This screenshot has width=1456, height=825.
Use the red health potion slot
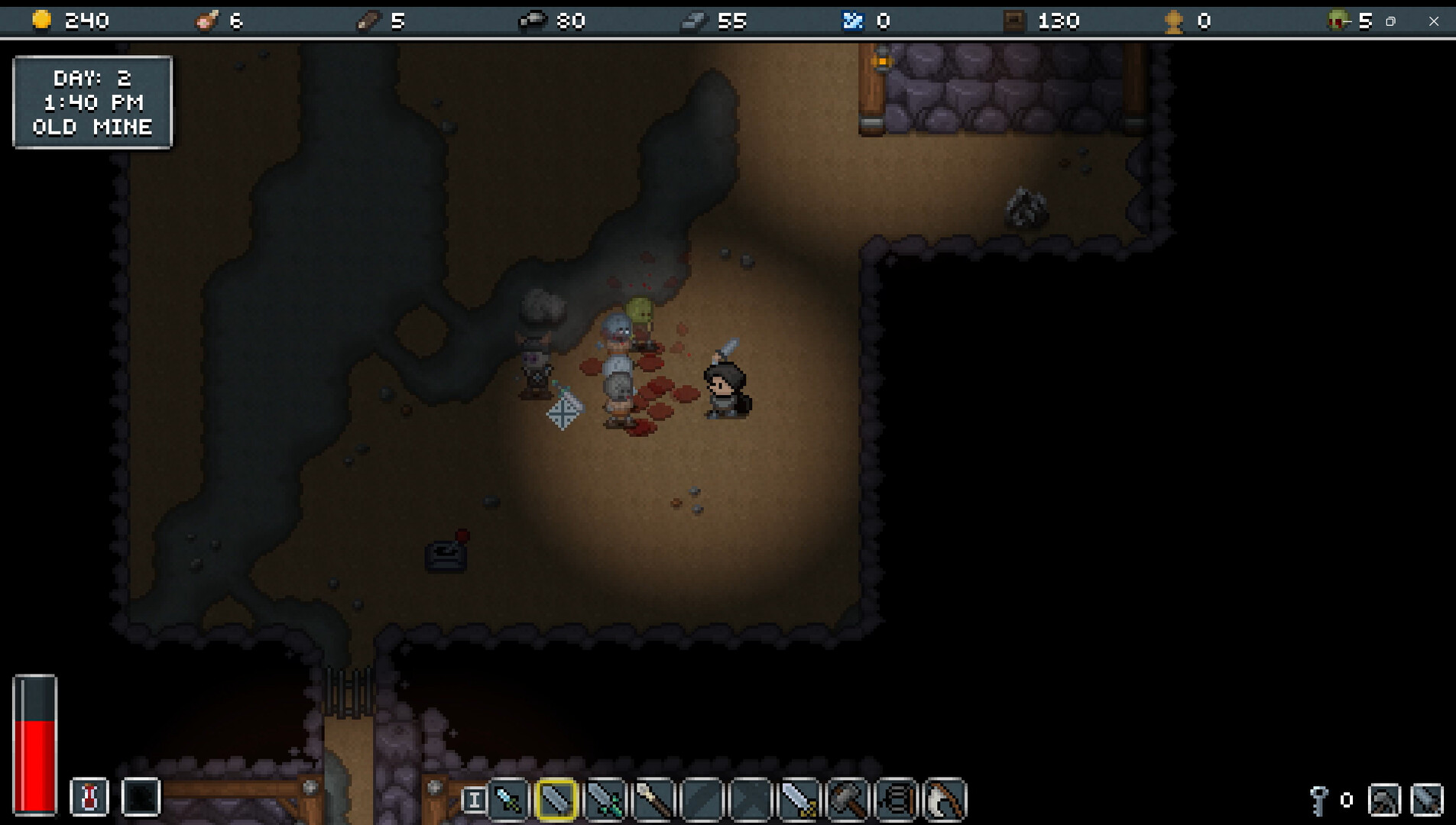coord(89,797)
